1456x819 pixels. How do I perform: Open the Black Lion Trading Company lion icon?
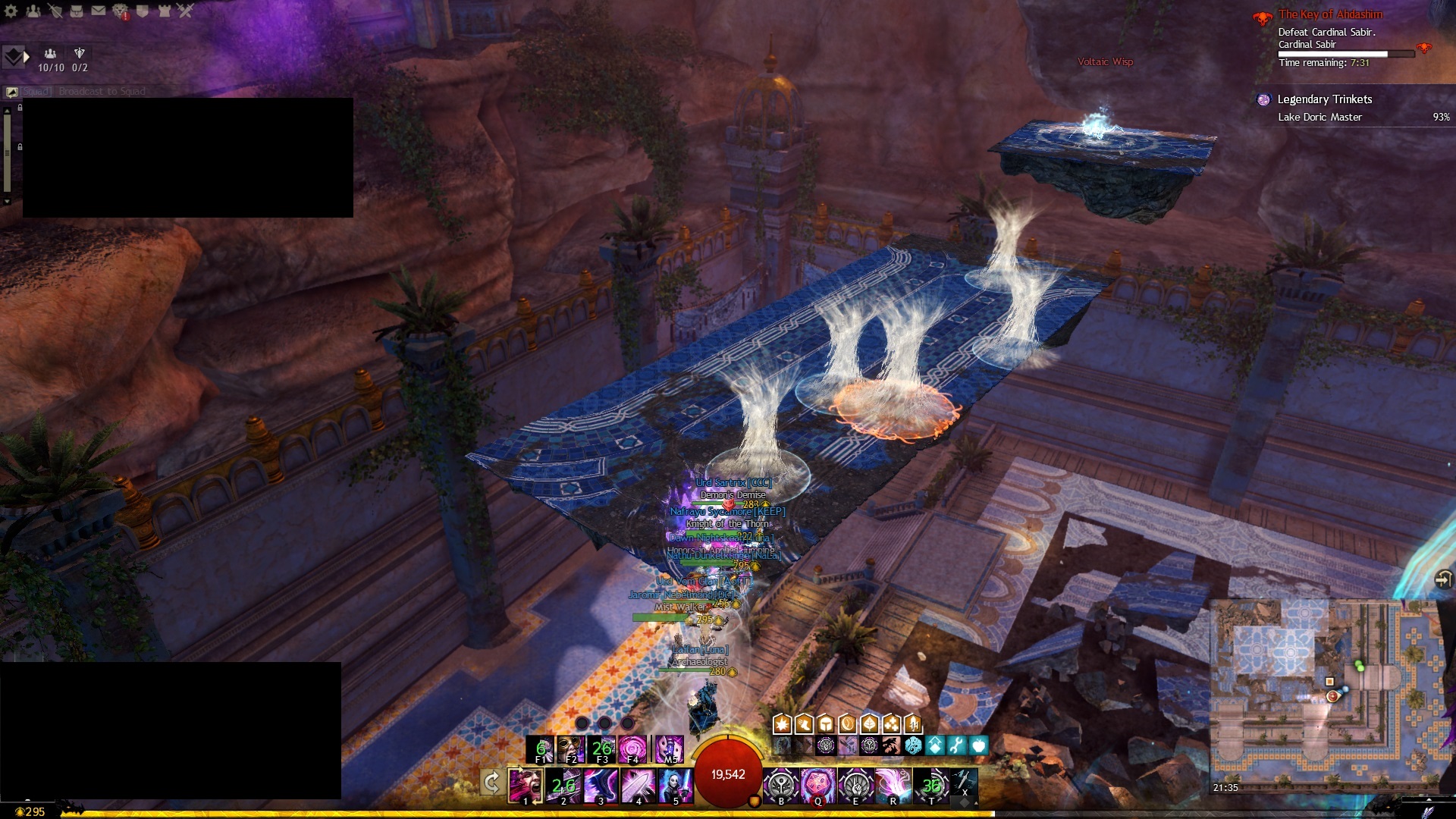121,11
